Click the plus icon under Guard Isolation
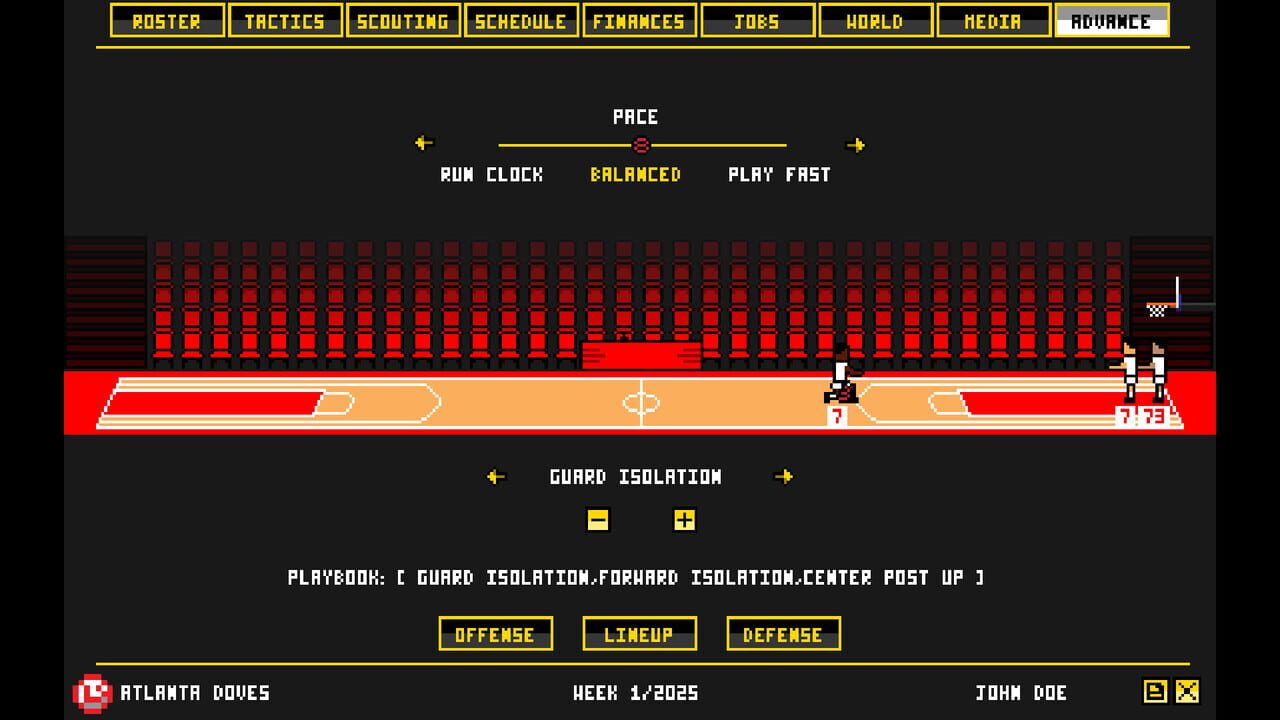Viewport: 1280px width, 720px height. [x=684, y=520]
